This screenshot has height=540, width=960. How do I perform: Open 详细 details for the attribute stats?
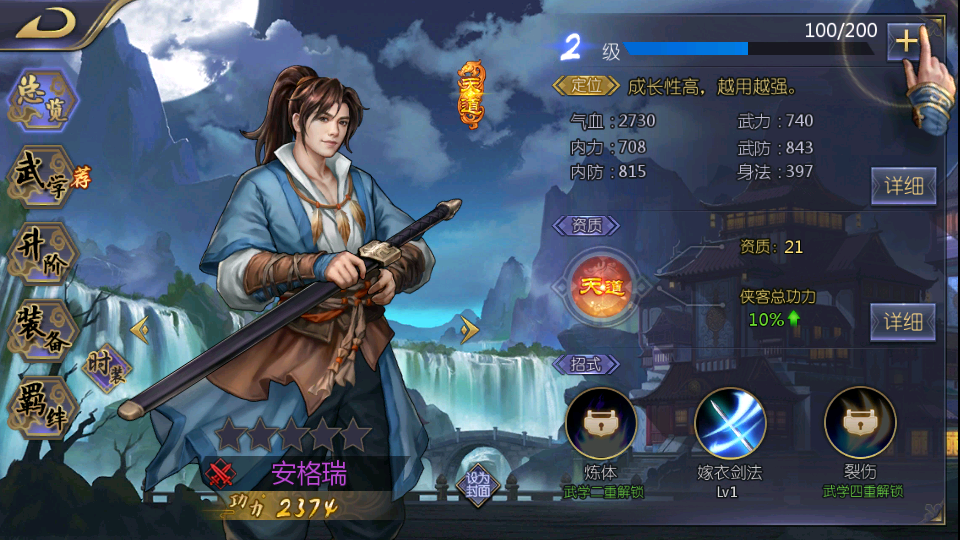click(x=903, y=185)
